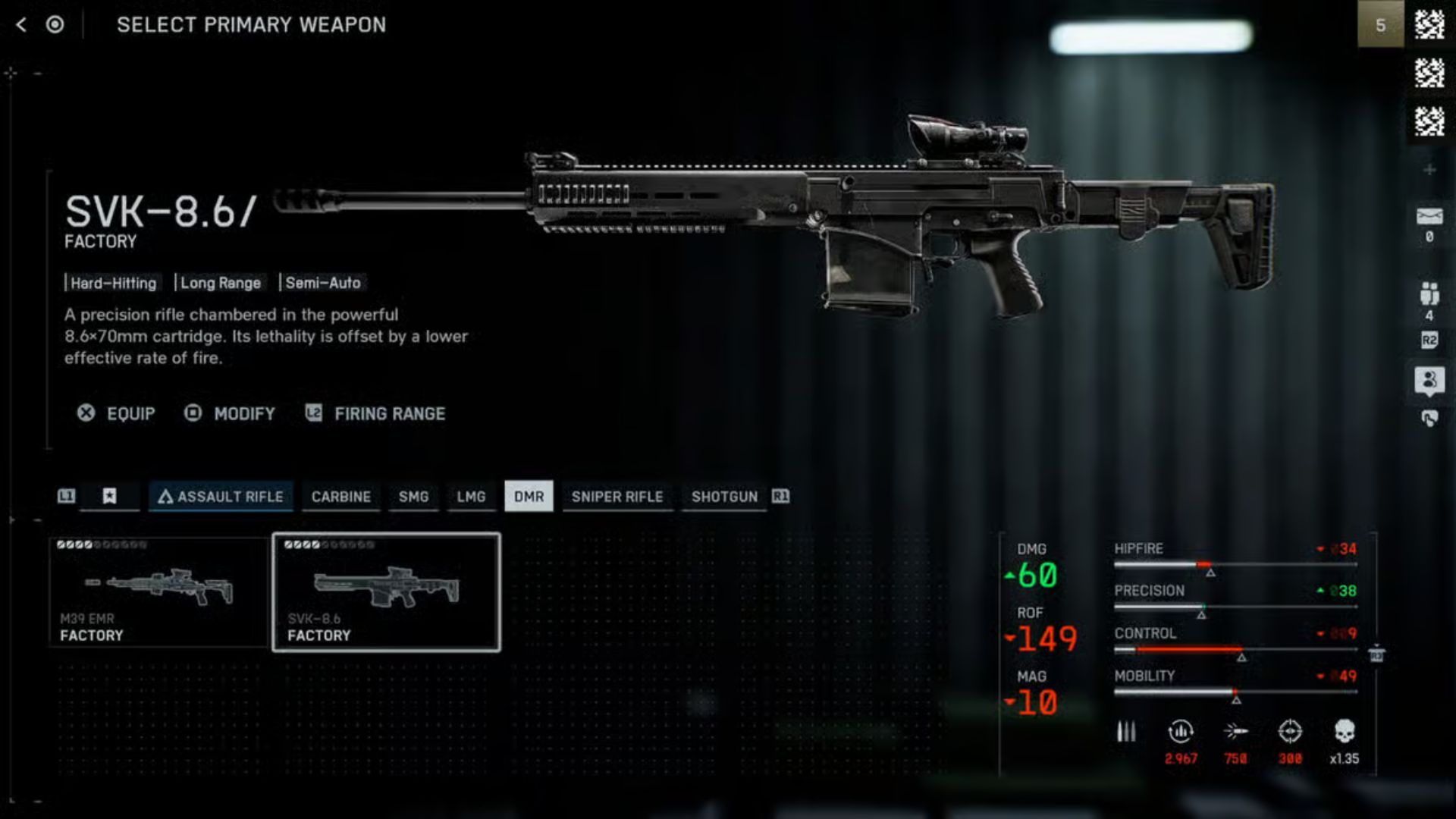Click the reload time circular icon
Viewport: 1456px width, 819px height.
coord(1181,732)
